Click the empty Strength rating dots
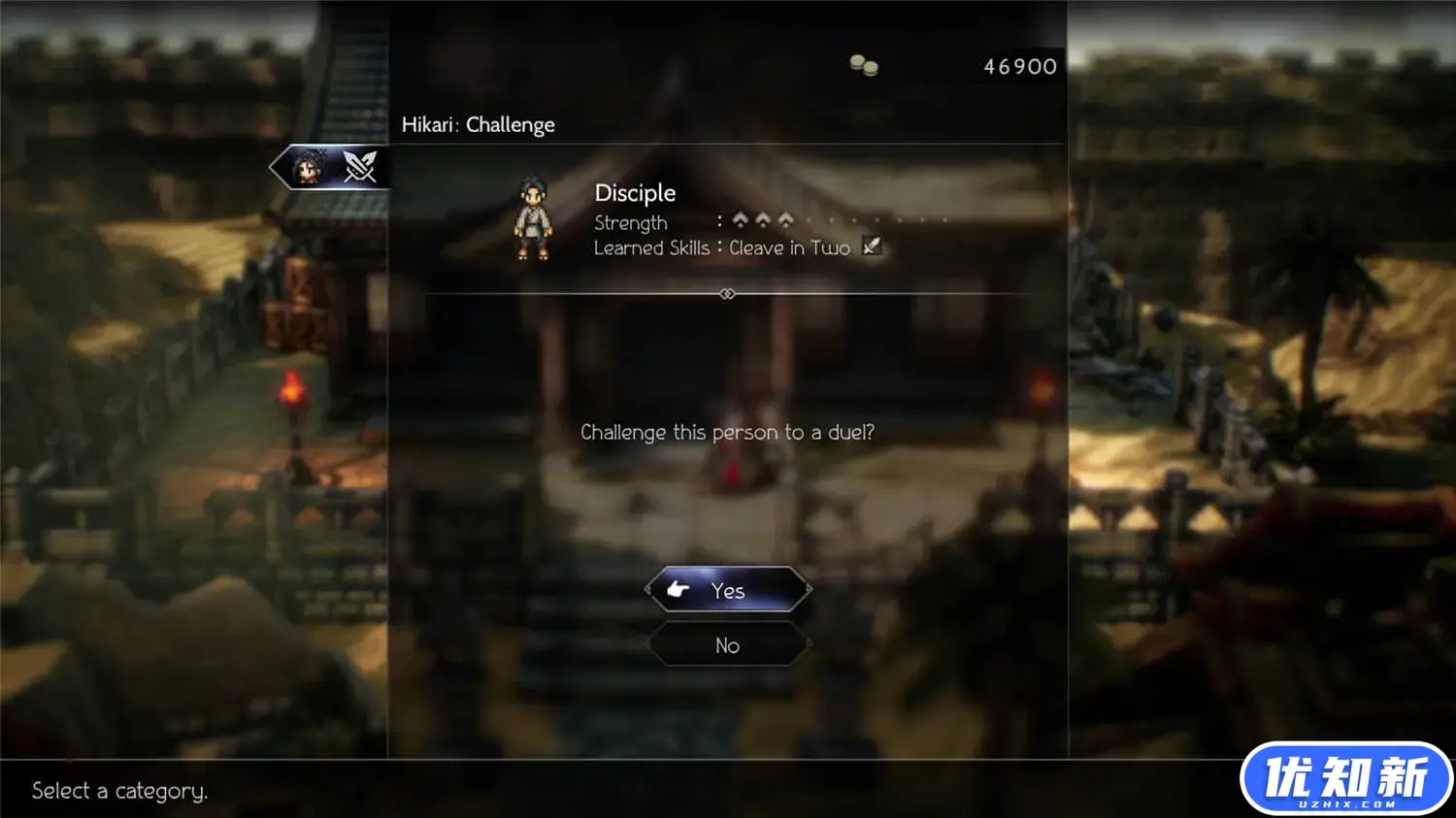The image size is (1456, 818). point(864,220)
